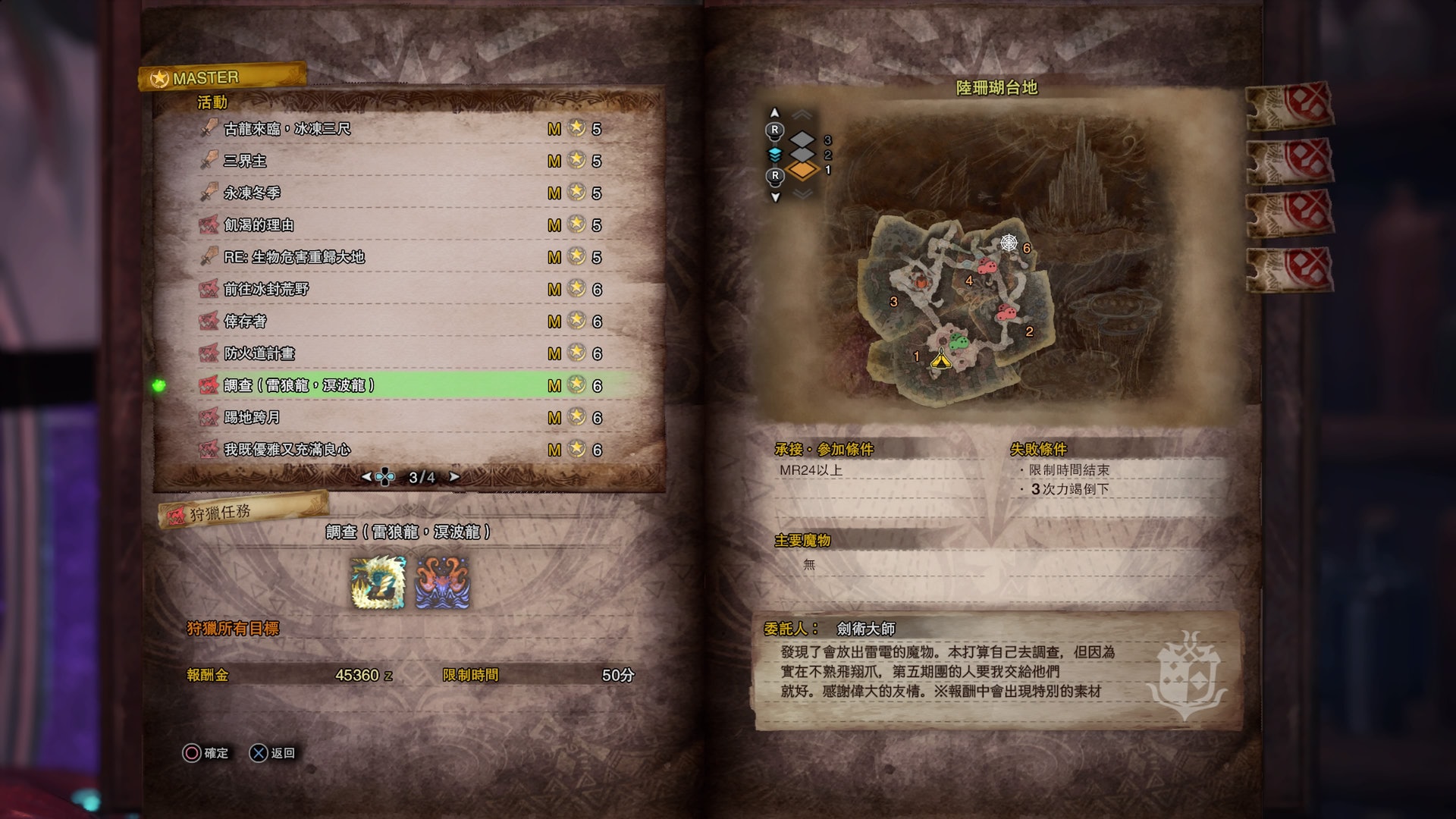Image resolution: width=1456 pixels, height=819 pixels.
Task: Click the Zinogre target monster icon
Action: click(378, 583)
